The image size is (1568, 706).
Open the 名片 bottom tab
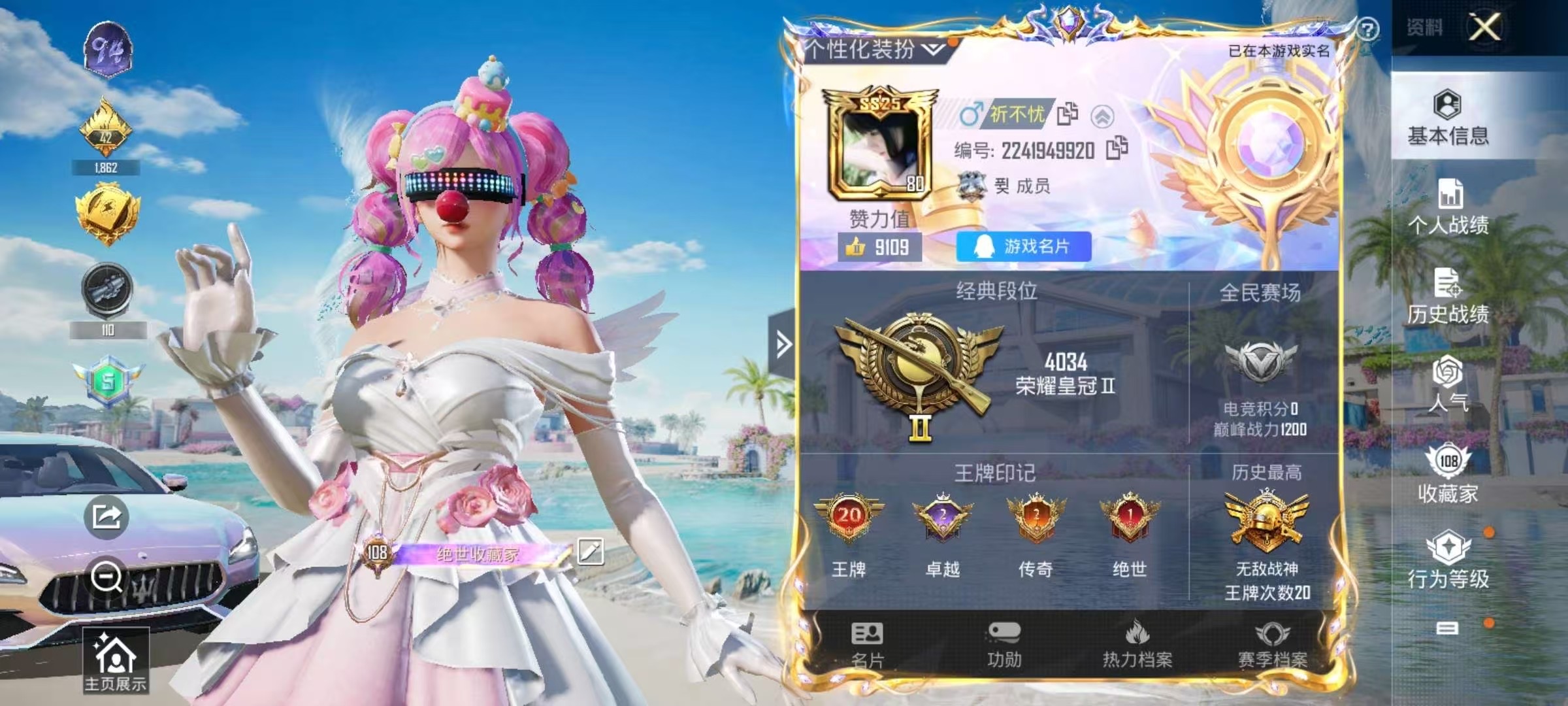pos(867,645)
